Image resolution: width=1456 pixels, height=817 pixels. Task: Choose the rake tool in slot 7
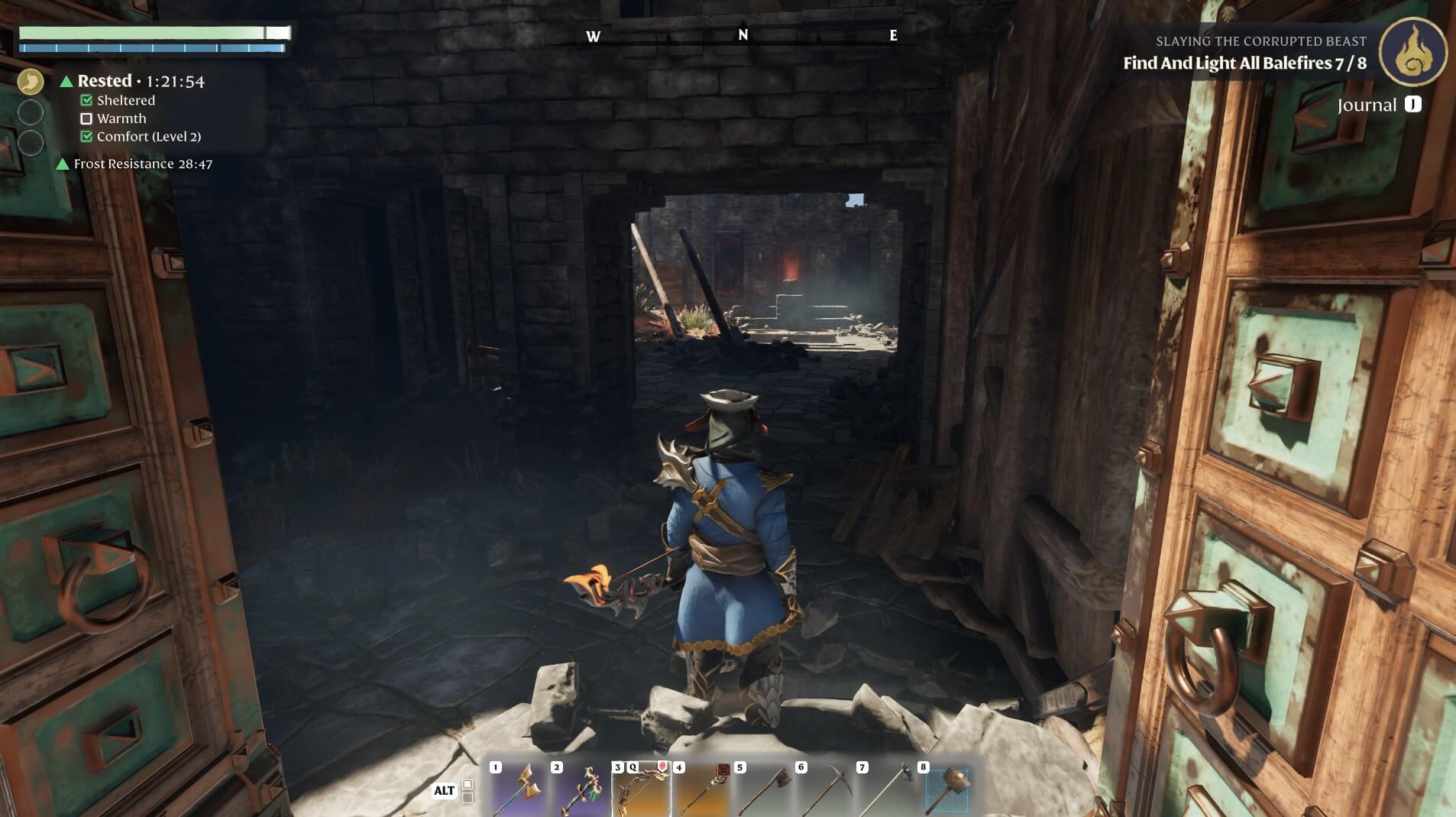pyautogui.click(x=885, y=789)
